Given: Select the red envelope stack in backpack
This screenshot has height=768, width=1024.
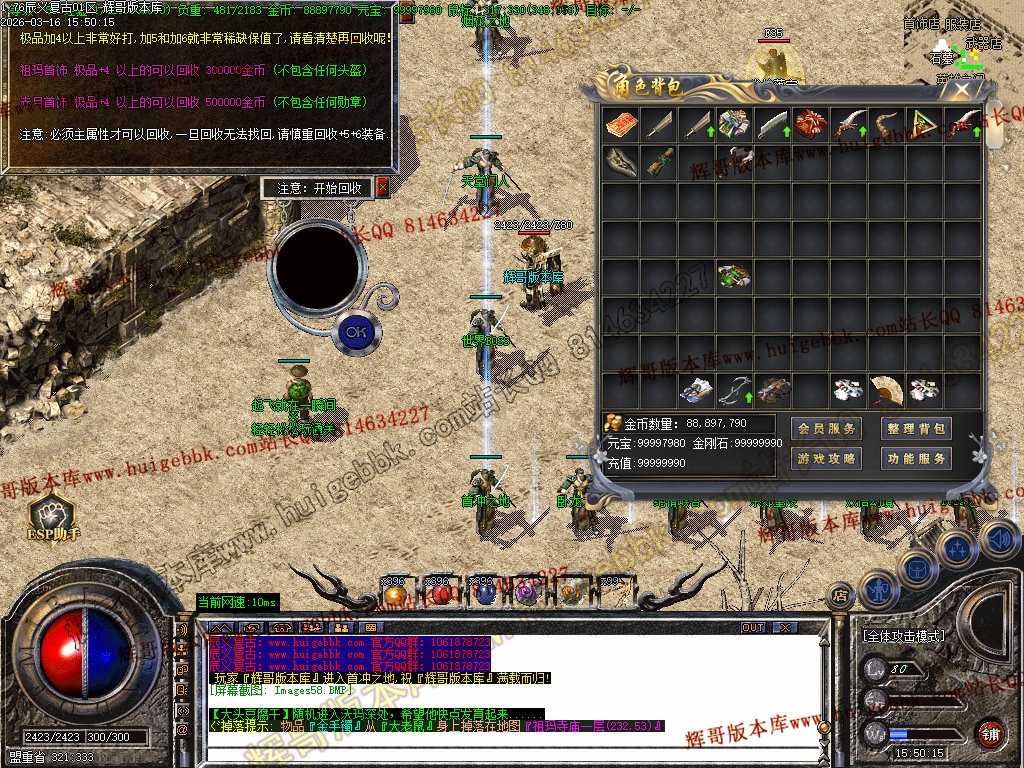Looking at the screenshot, I should [x=620, y=125].
